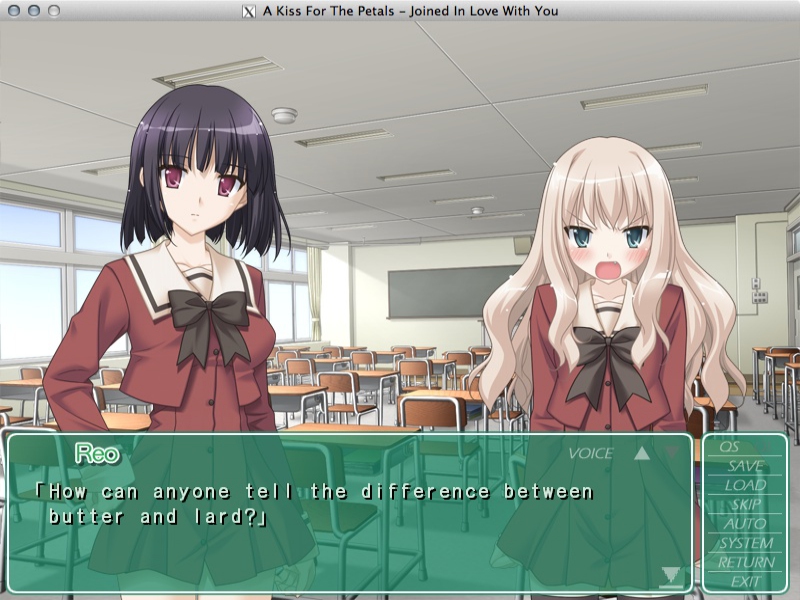Turn on AUTO text advance
Viewport: 800px width, 600px height.
pyautogui.click(x=745, y=523)
